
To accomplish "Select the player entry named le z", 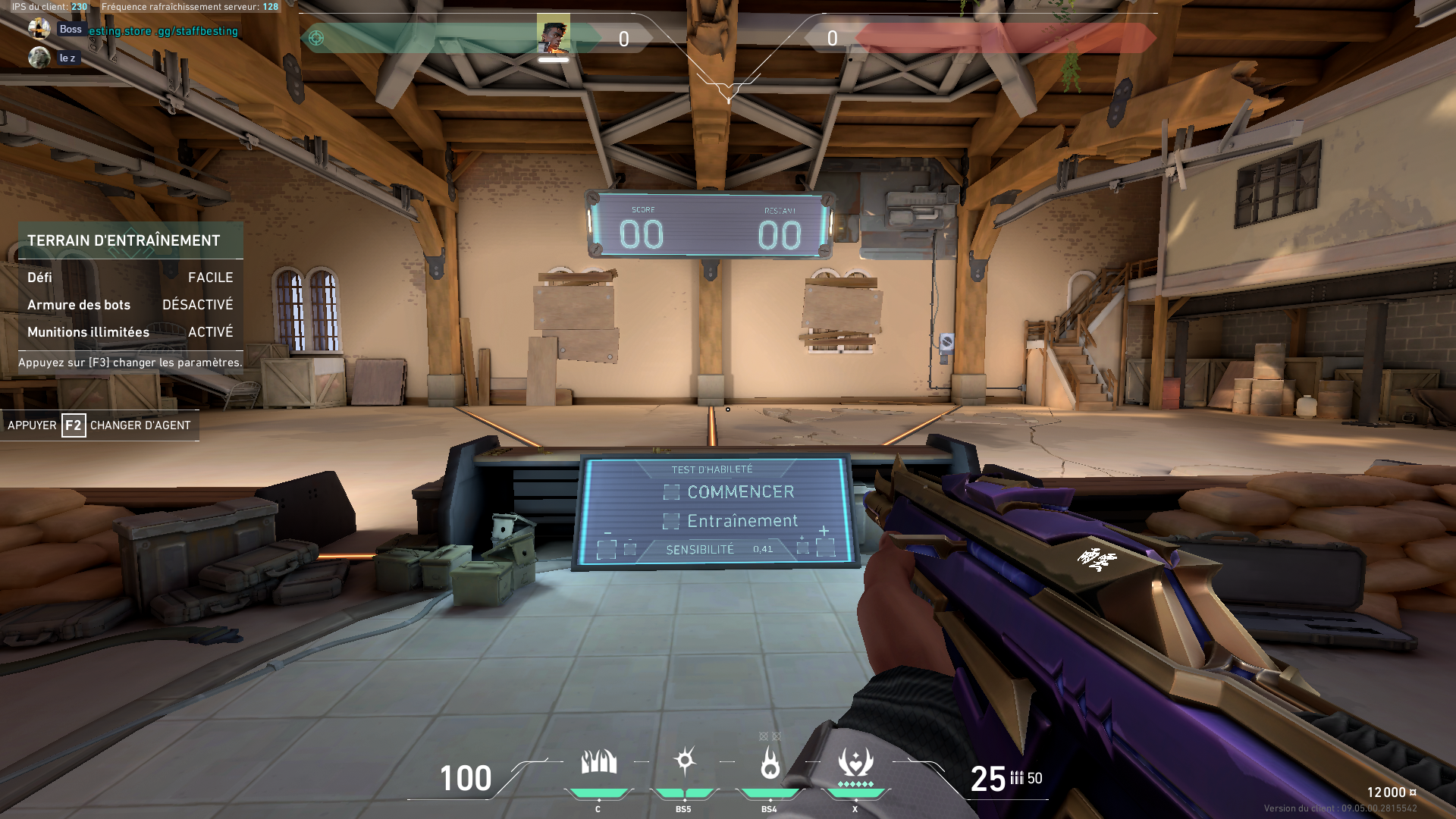I will pos(67,58).
